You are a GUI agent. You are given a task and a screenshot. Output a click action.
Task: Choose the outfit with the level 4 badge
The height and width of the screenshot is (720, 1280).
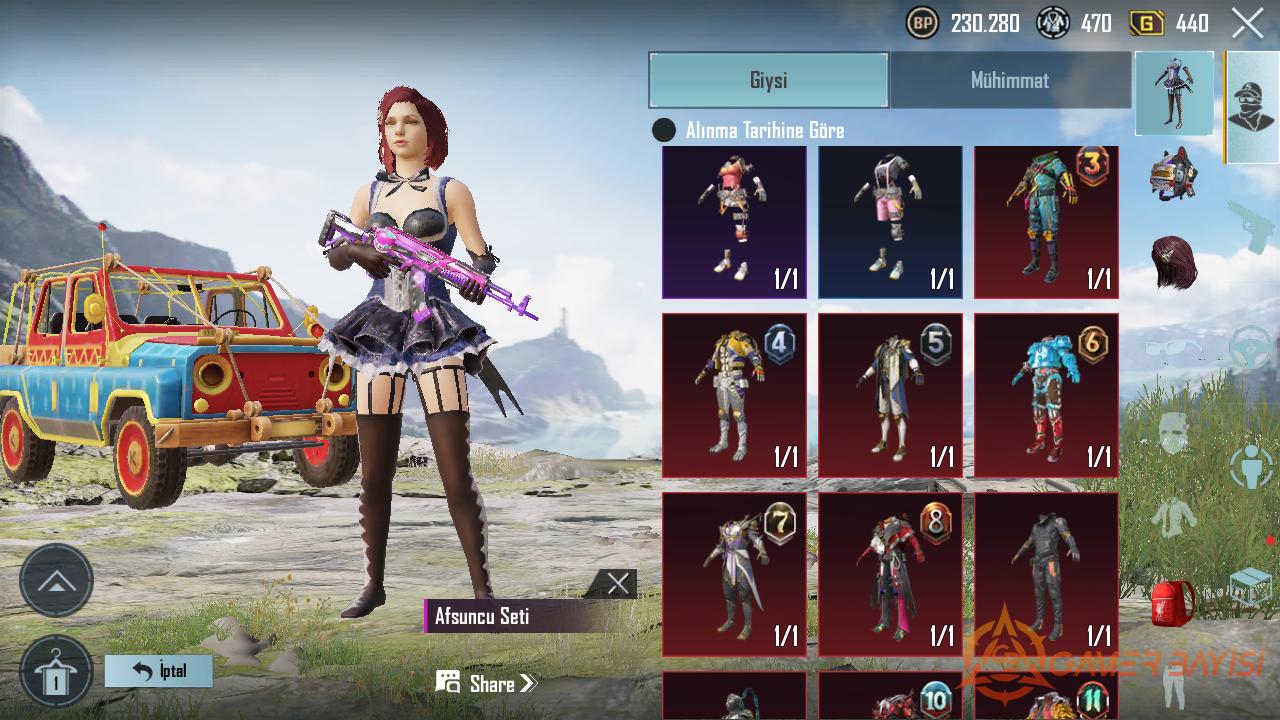tap(734, 395)
